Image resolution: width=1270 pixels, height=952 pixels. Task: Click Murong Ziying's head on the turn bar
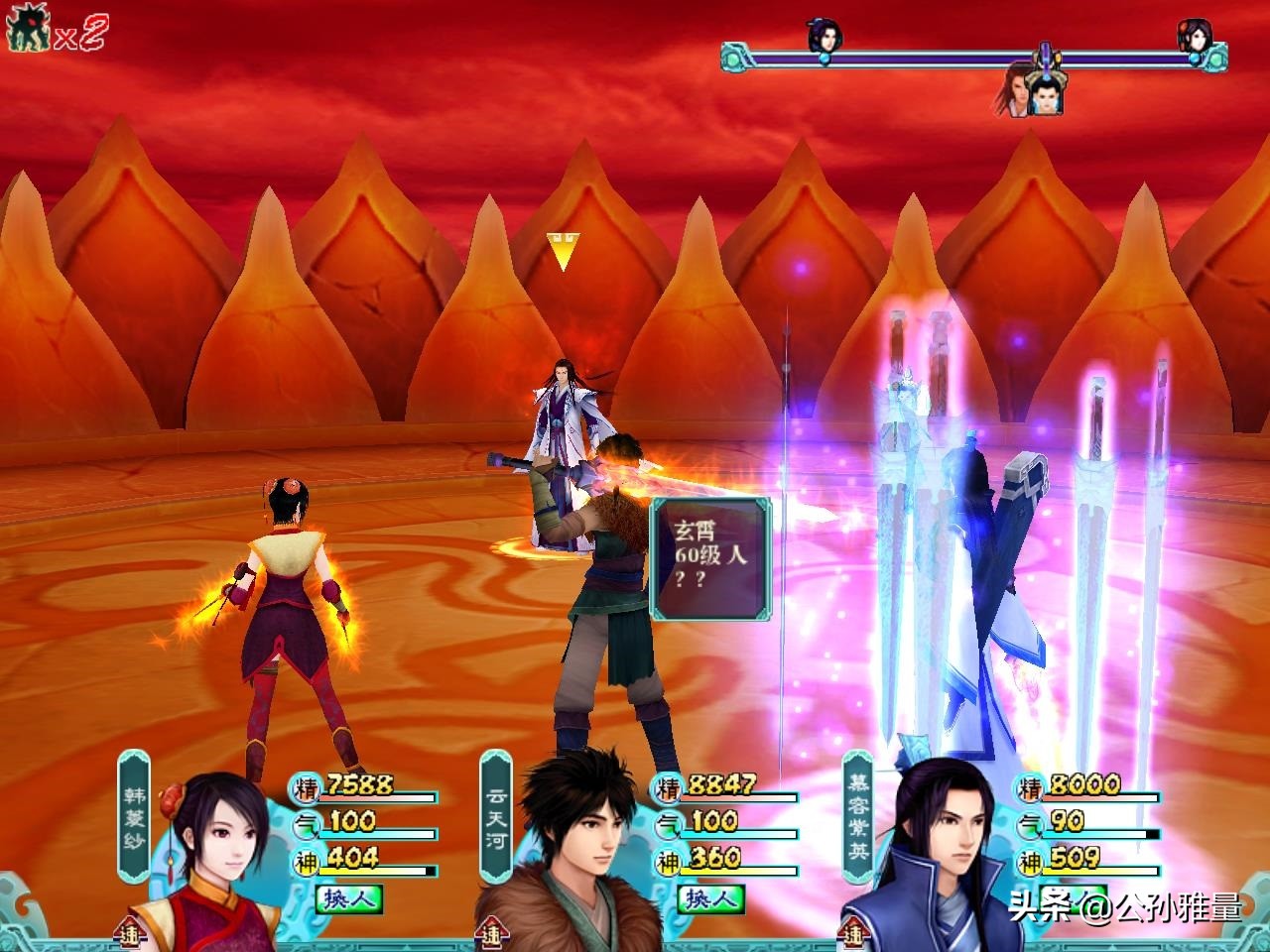click(824, 37)
